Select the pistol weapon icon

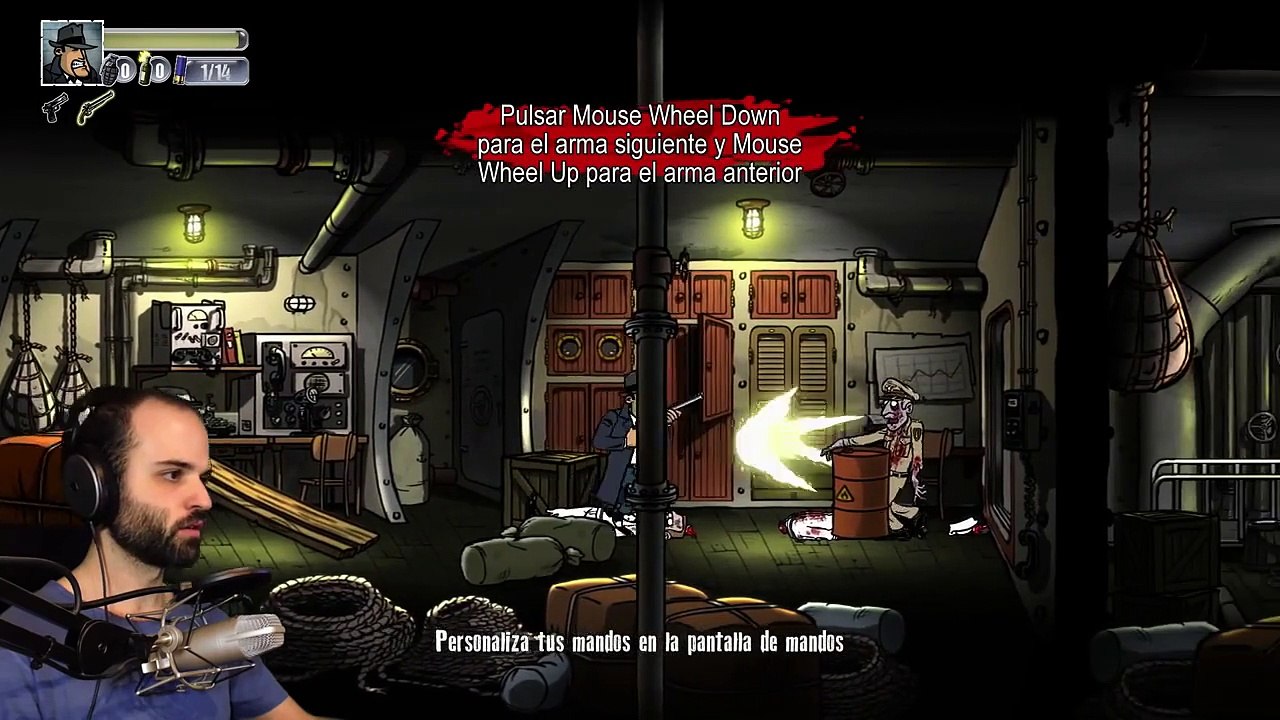pyautogui.click(x=55, y=106)
